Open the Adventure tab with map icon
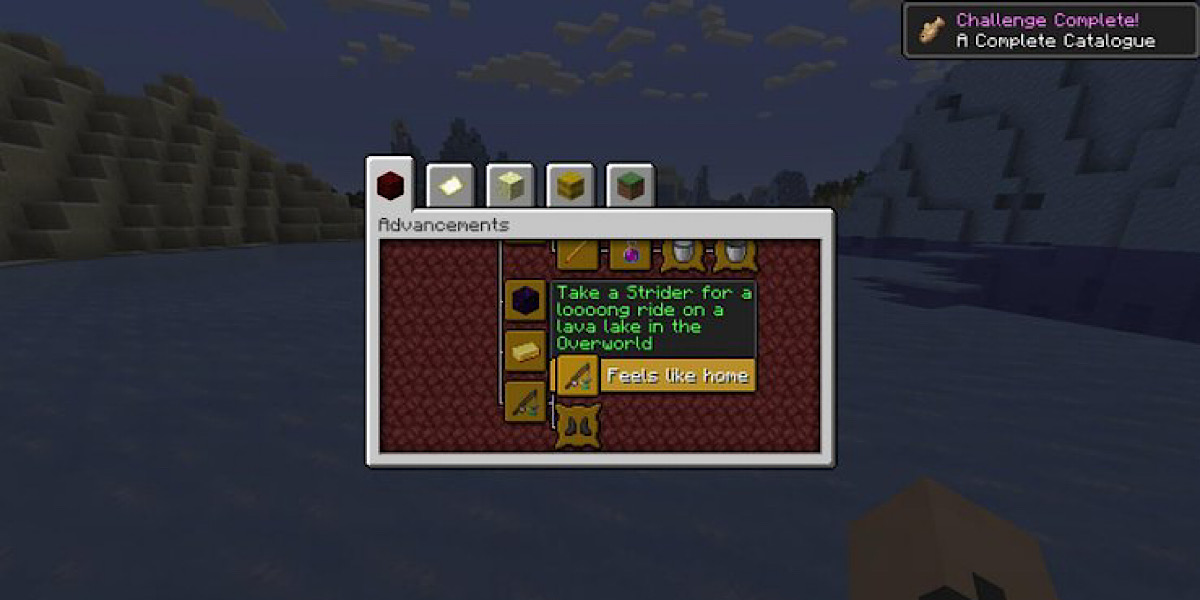The width and height of the screenshot is (1200, 600). point(450,186)
